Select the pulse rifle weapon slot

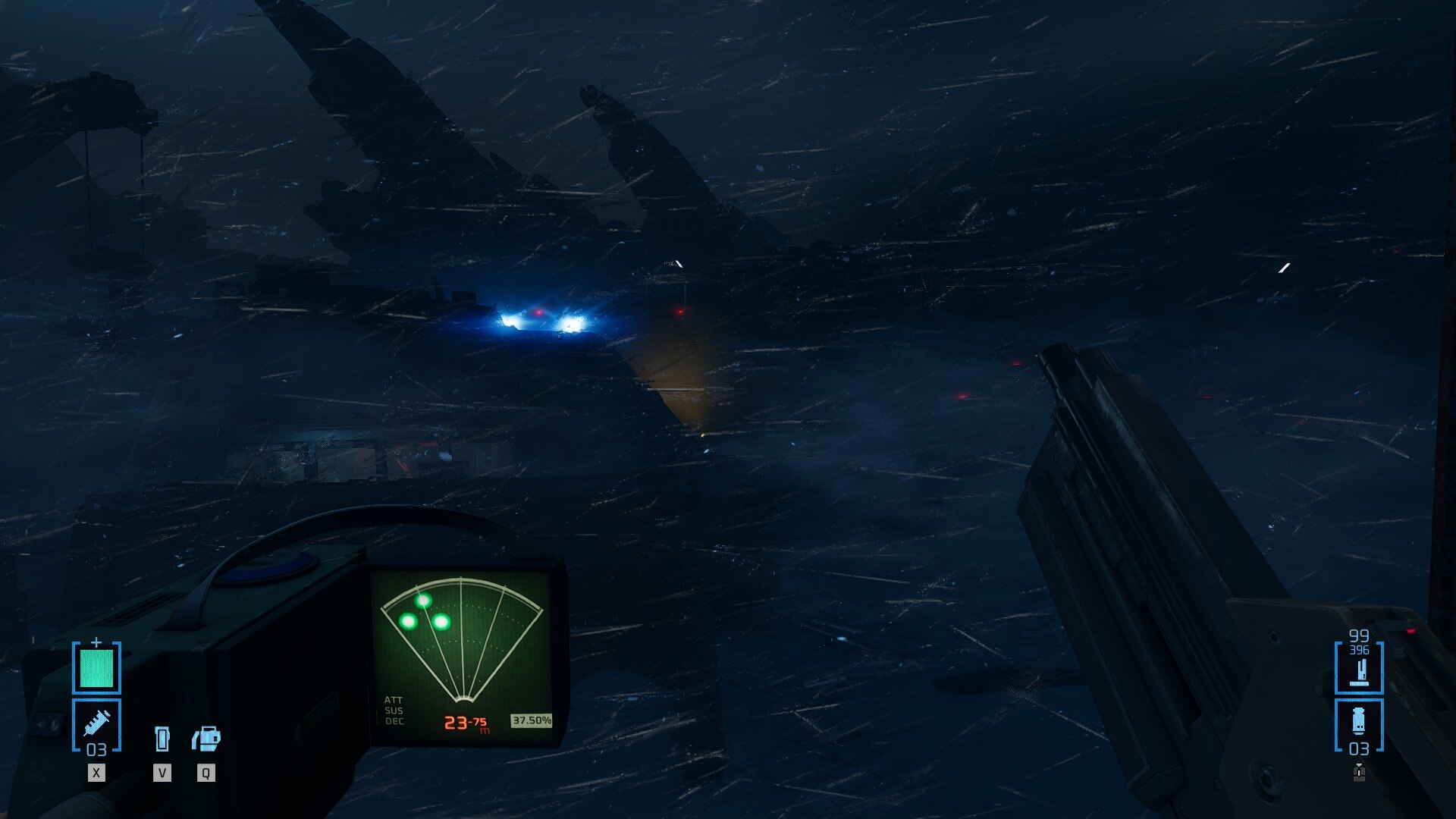[x=1359, y=668]
